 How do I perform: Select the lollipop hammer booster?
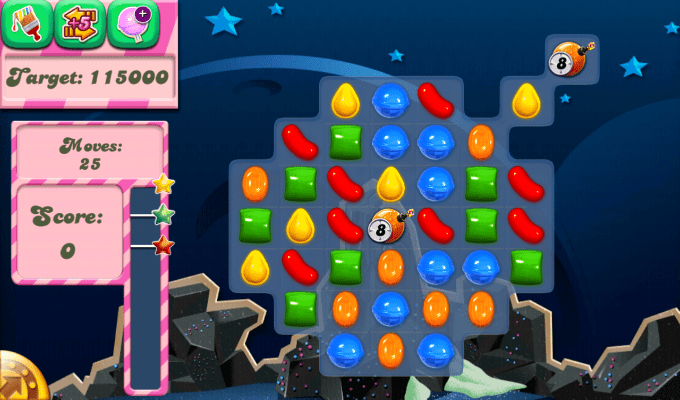132,24
